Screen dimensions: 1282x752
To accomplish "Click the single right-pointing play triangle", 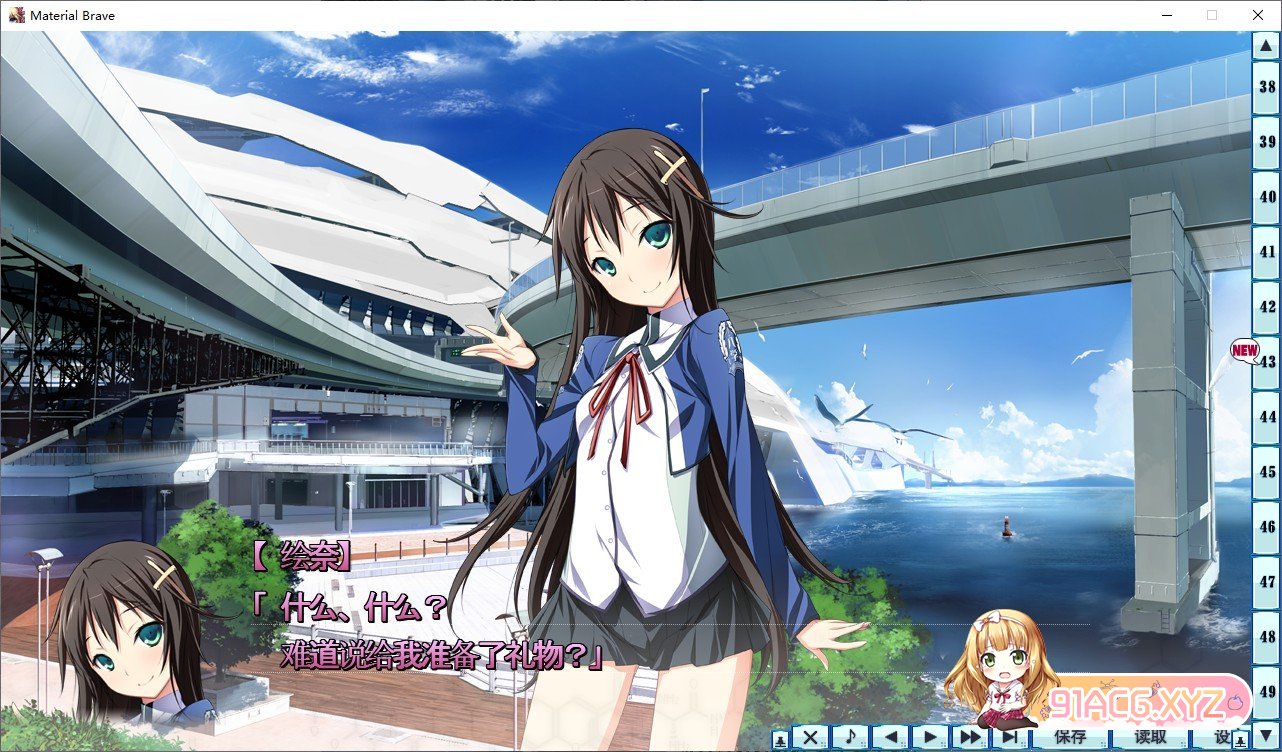I will pos(930,738).
